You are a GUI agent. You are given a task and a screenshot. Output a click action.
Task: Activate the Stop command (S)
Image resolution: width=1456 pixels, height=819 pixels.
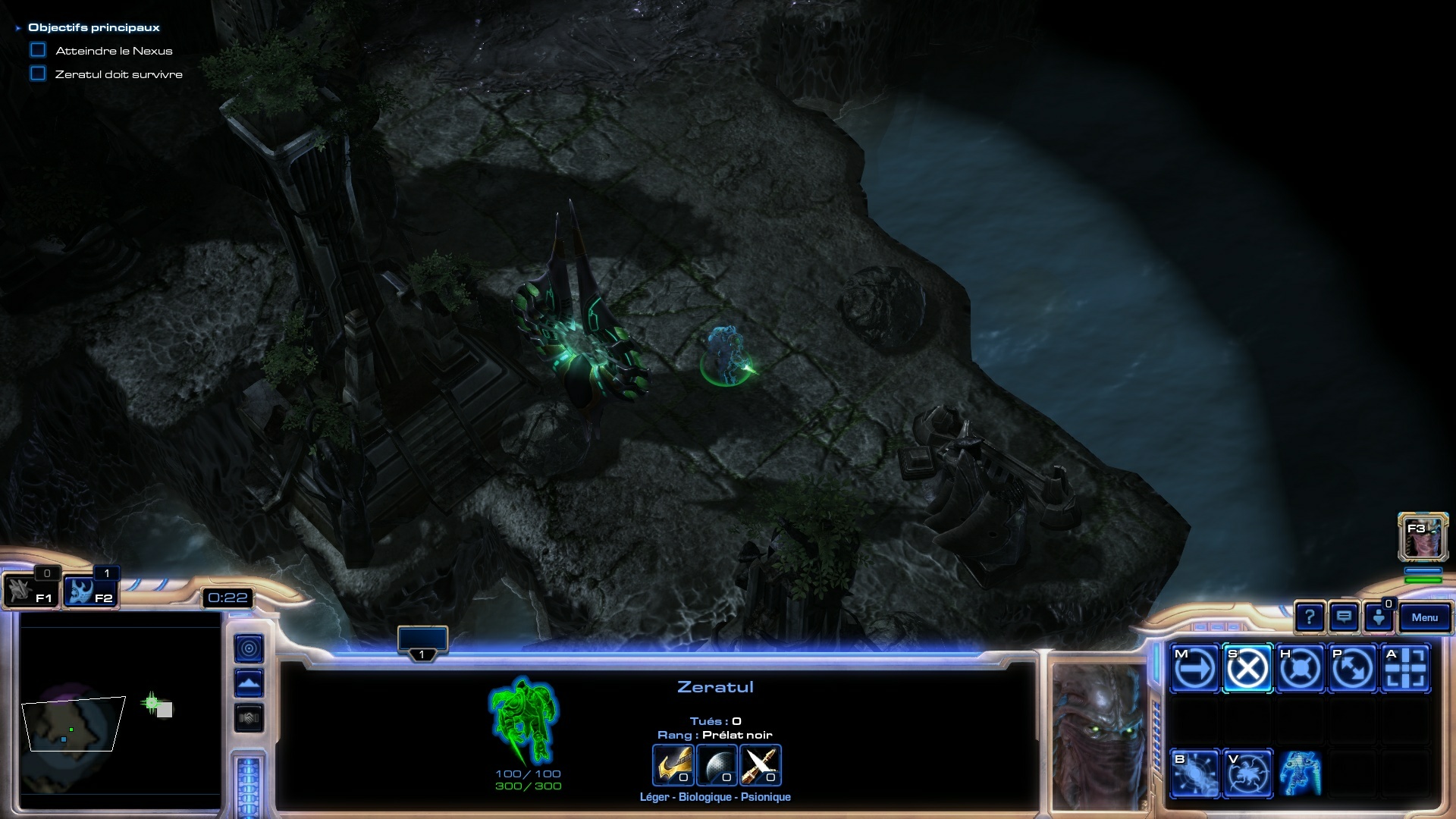click(x=1247, y=669)
